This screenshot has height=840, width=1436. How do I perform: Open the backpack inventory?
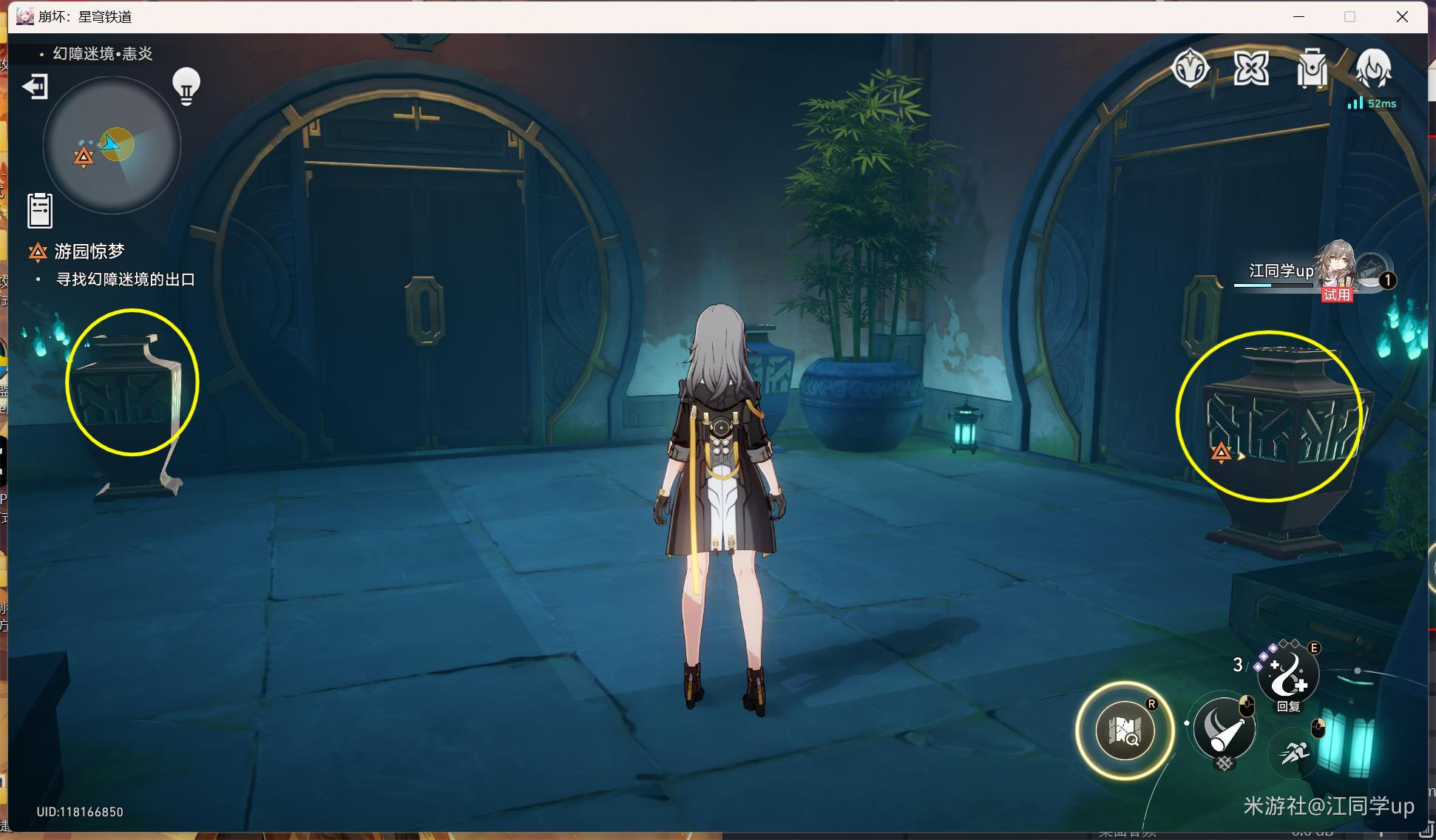point(1312,69)
